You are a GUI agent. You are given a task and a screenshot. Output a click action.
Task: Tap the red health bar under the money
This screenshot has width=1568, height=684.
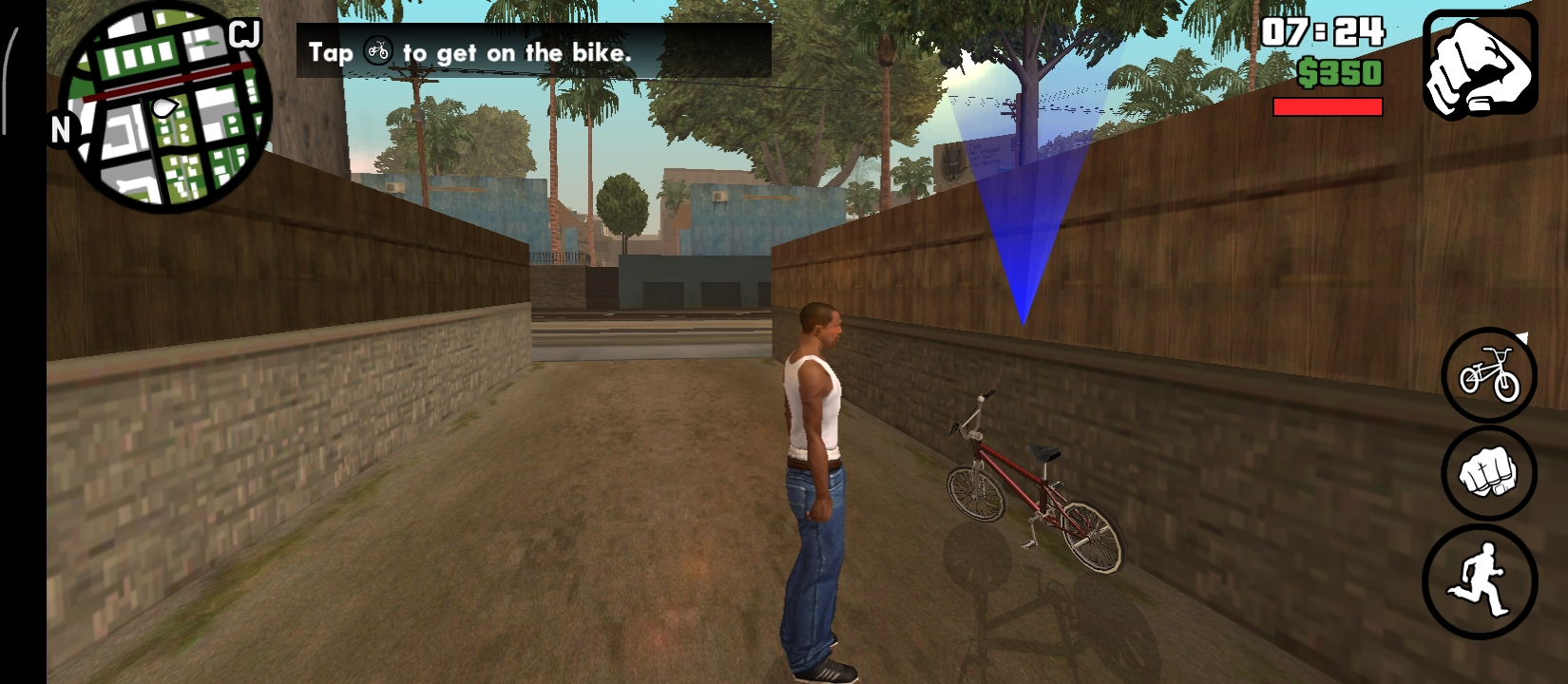tap(1329, 106)
